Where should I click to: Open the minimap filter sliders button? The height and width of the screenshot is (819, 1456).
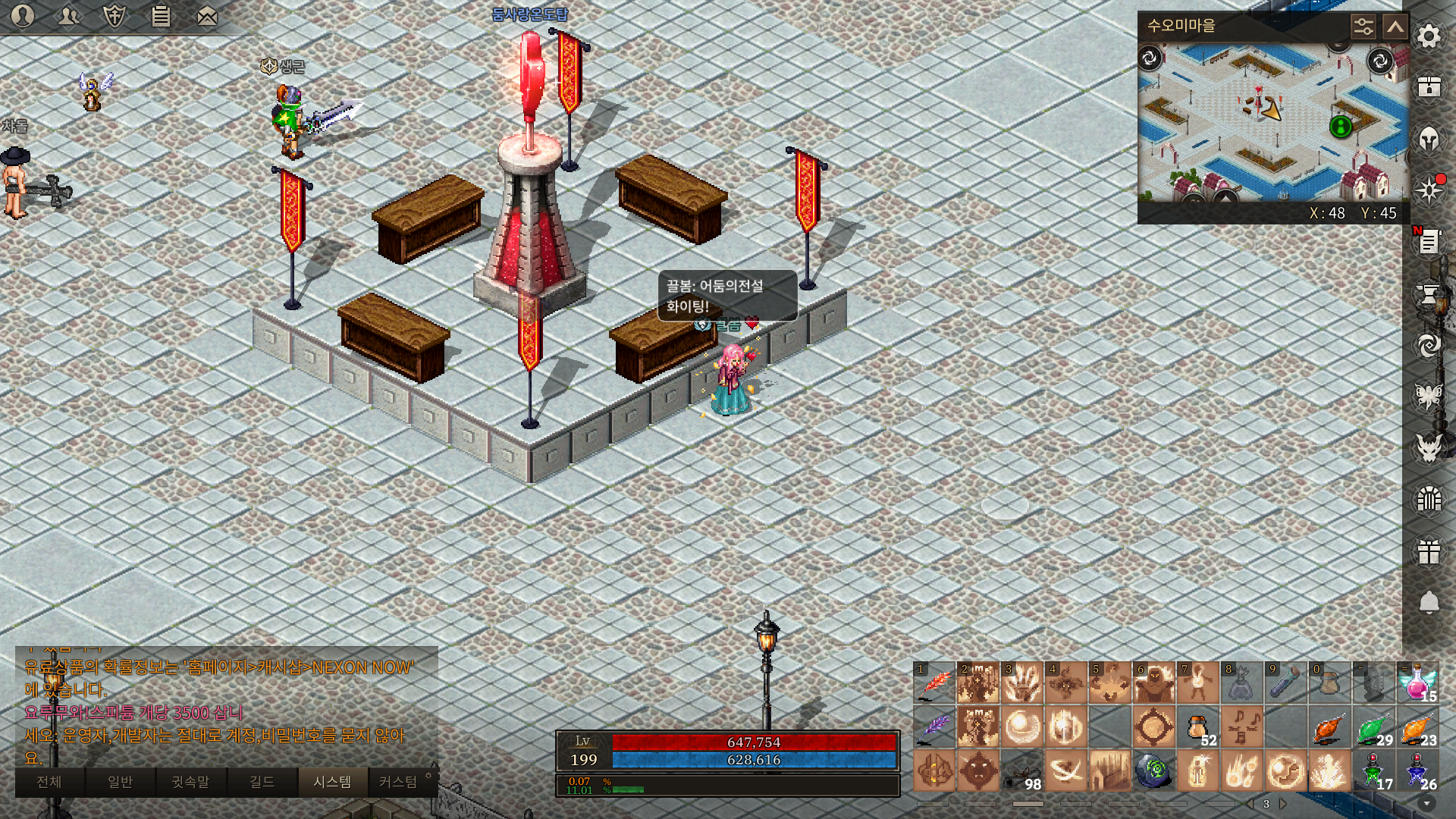click(x=1363, y=27)
